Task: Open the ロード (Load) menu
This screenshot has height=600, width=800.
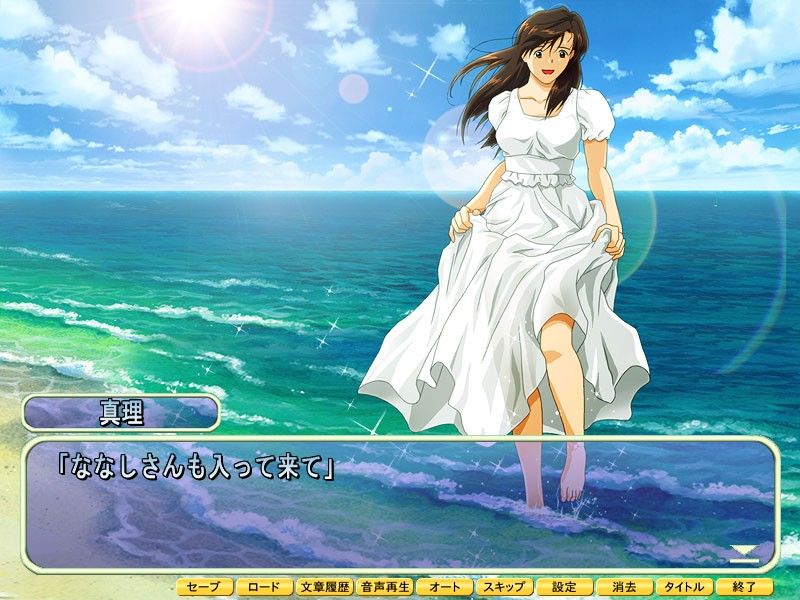Action: tap(265, 587)
